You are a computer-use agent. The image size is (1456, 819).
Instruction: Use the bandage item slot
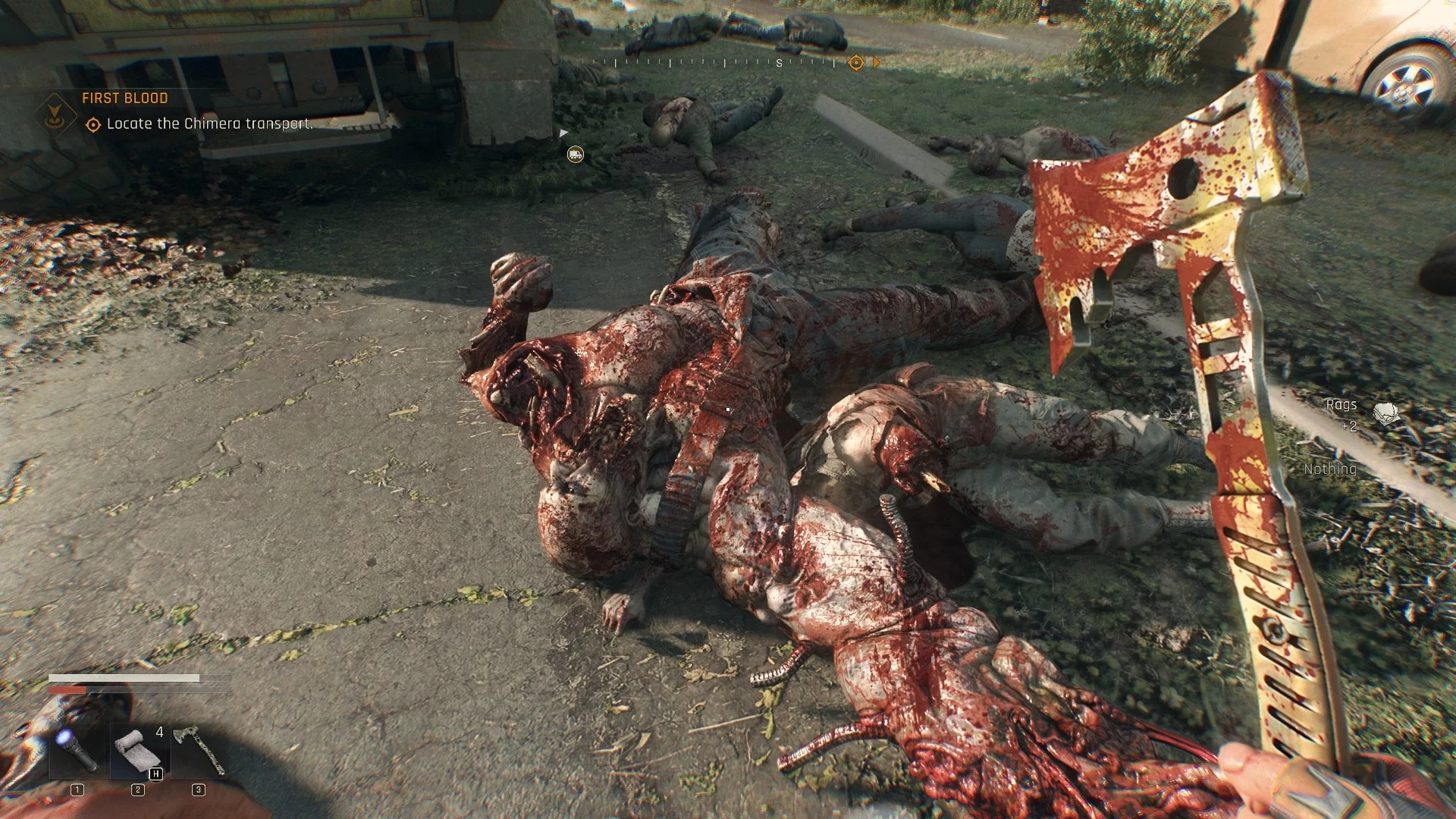click(138, 750)
